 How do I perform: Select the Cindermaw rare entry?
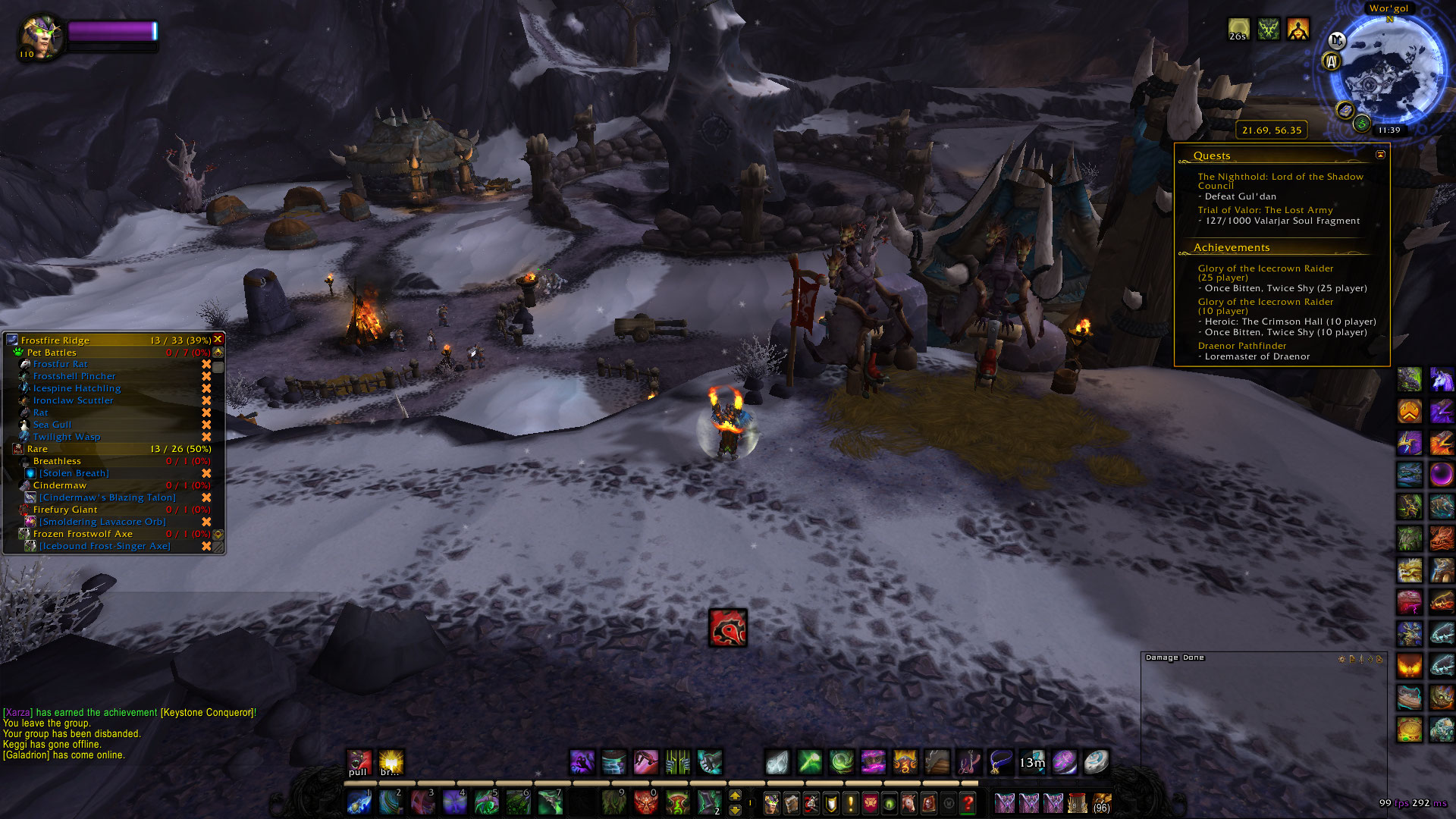(x=59, y=486)
